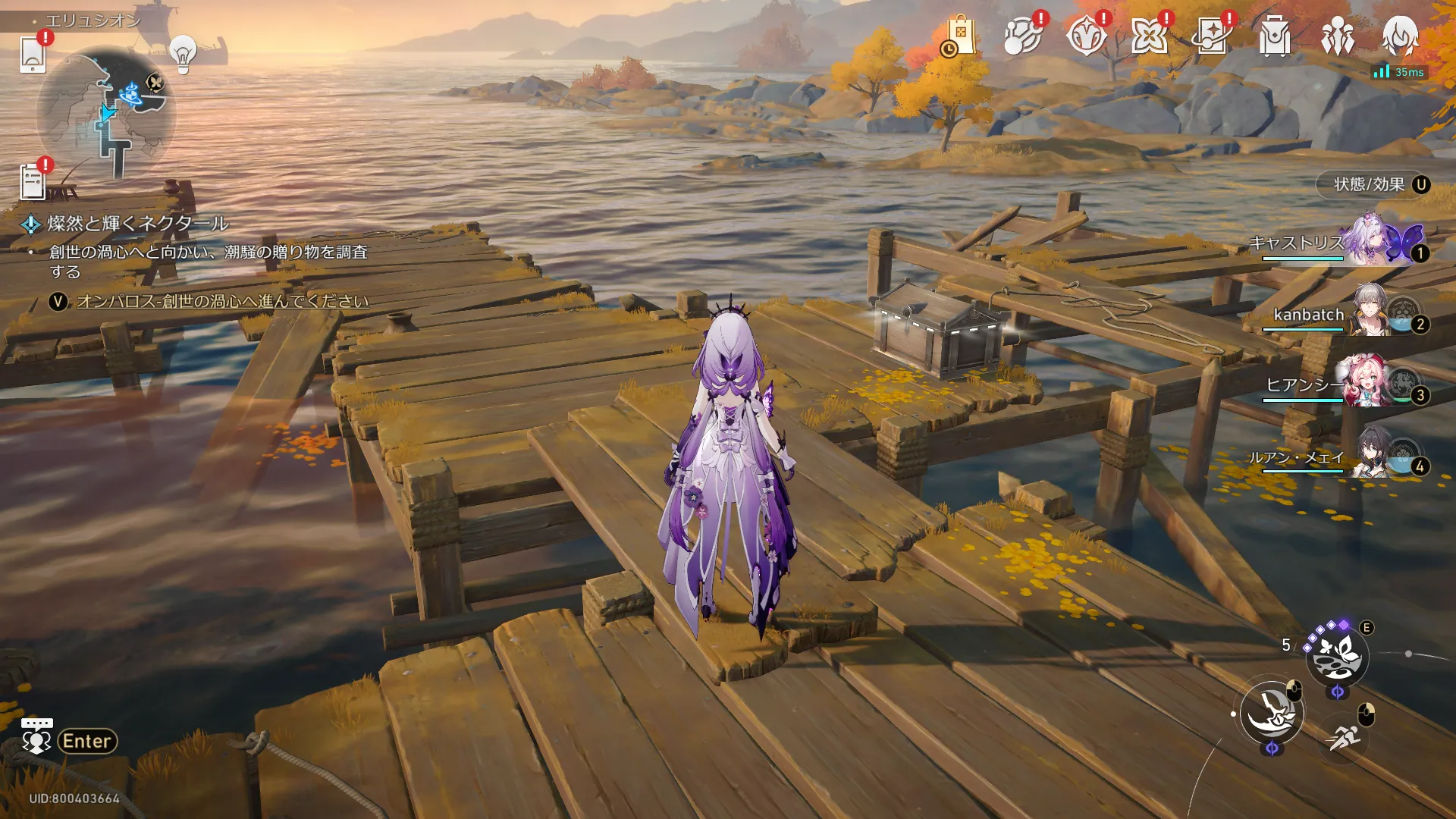The width and height of the screenshot is (1456, 819).
Task: Open the shop bag icon
Action: (960, 36)
